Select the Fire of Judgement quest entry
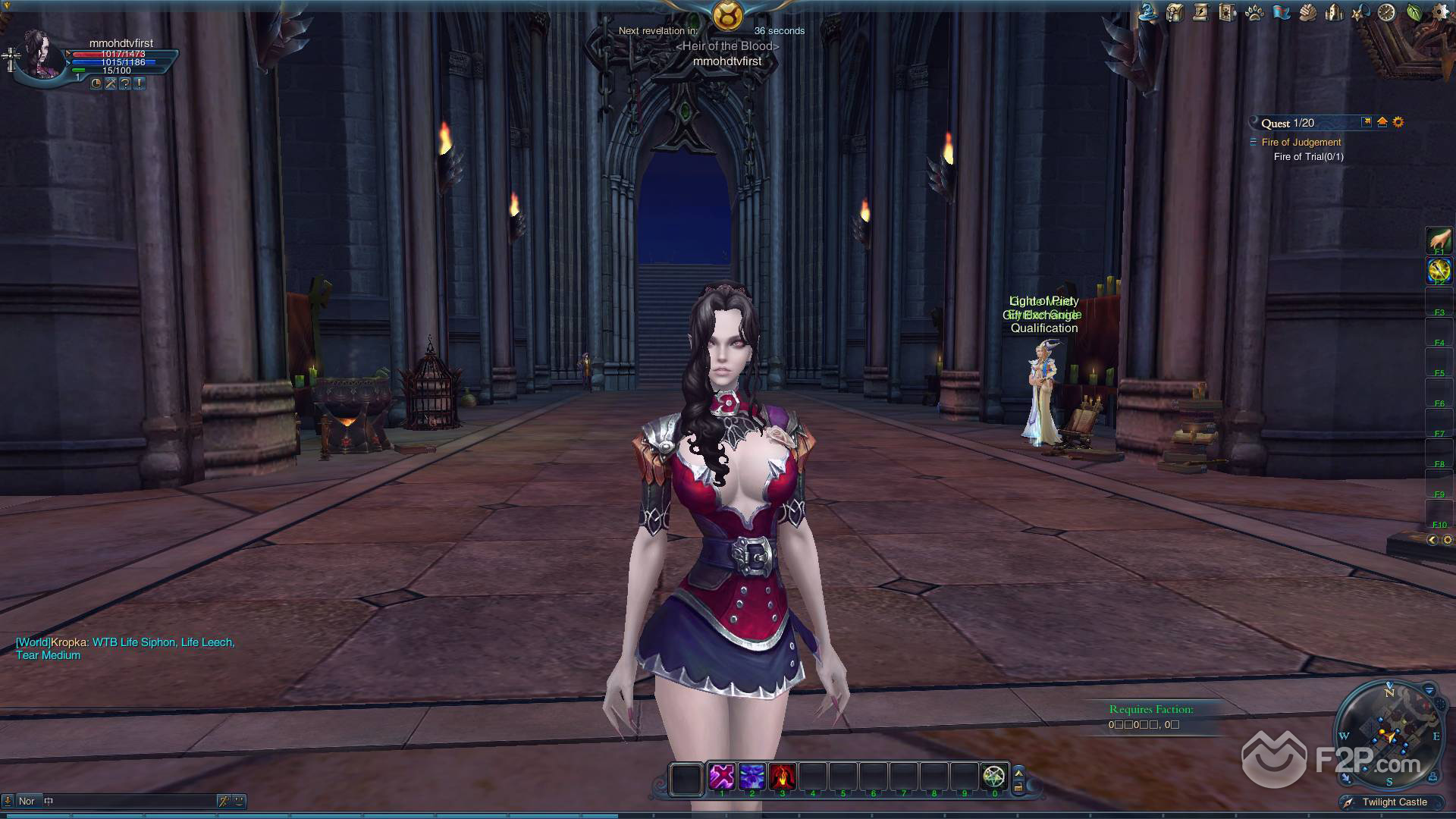Image resolution: width=1456 pixels, height=819 pixels. pos(1301,142)
